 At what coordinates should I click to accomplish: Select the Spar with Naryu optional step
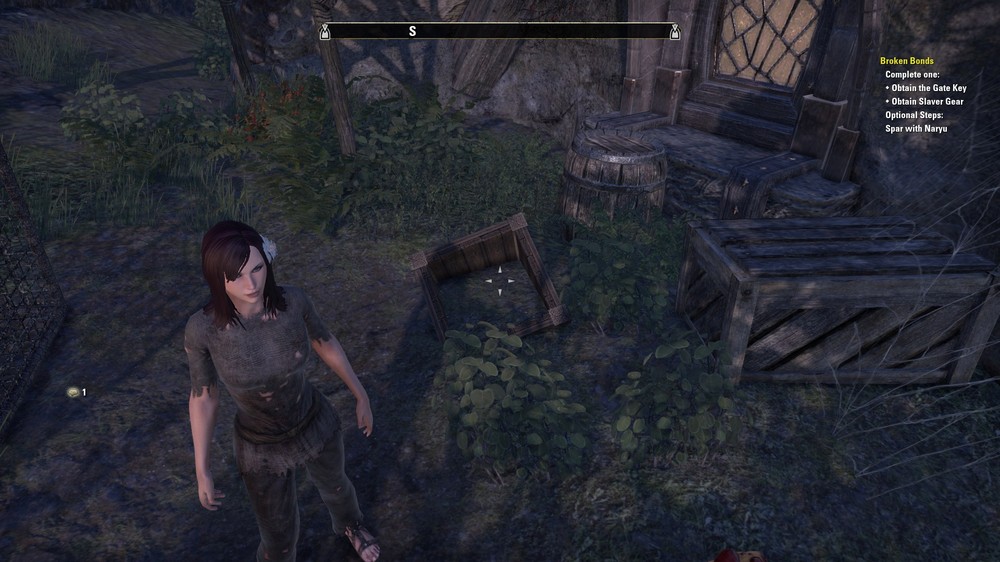tap(916, 129)
